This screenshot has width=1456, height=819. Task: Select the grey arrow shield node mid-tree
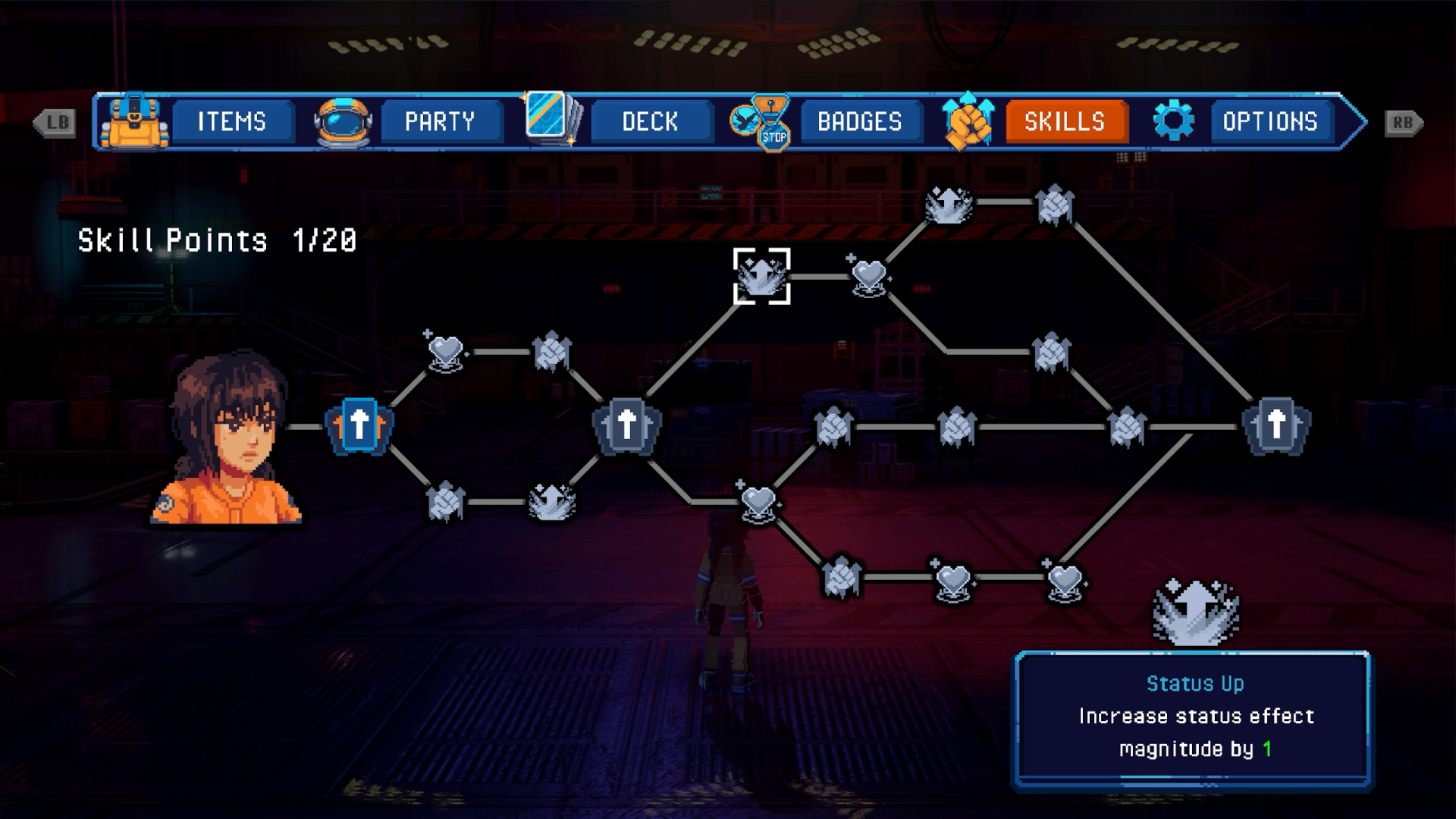[626, 425]
